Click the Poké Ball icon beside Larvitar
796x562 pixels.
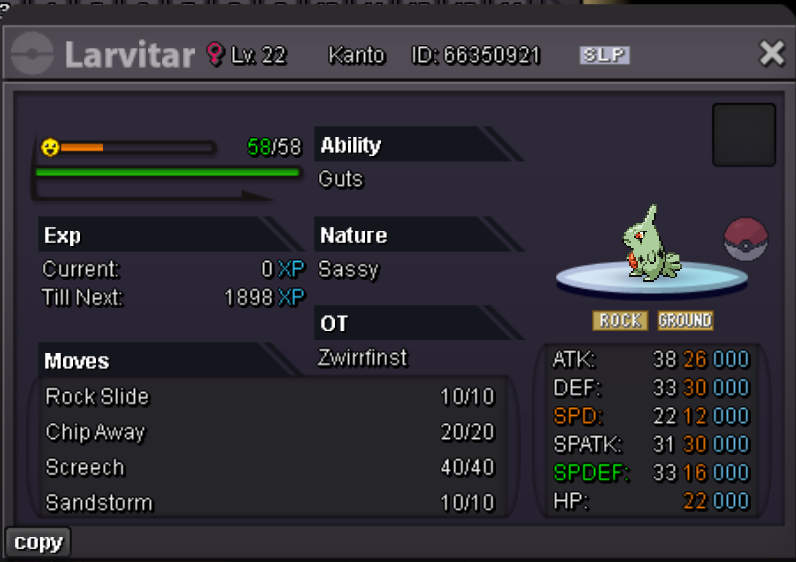[x=745, y=241]
